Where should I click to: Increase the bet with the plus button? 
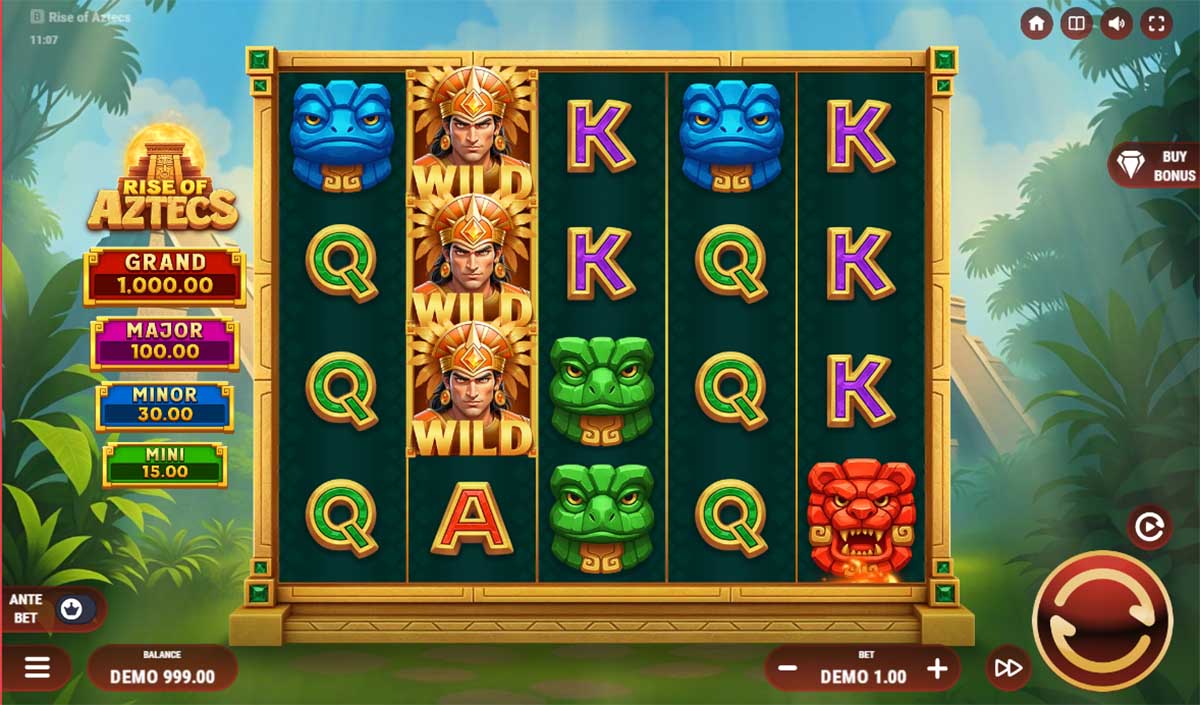(937, 669)
